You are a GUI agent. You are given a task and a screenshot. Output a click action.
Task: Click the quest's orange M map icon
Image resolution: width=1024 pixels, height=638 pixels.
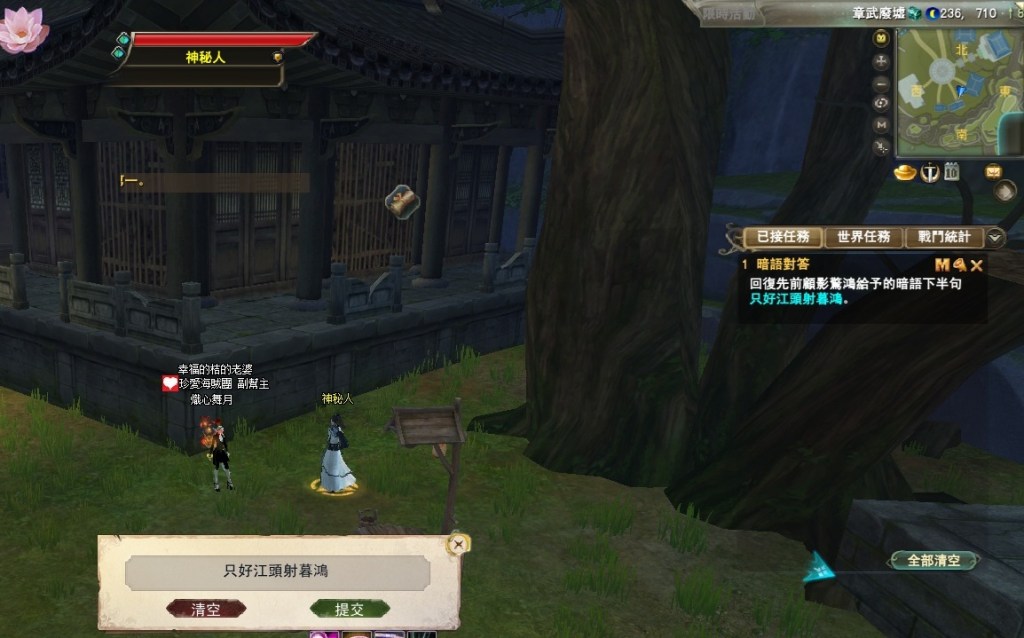[x=941, y=265]
